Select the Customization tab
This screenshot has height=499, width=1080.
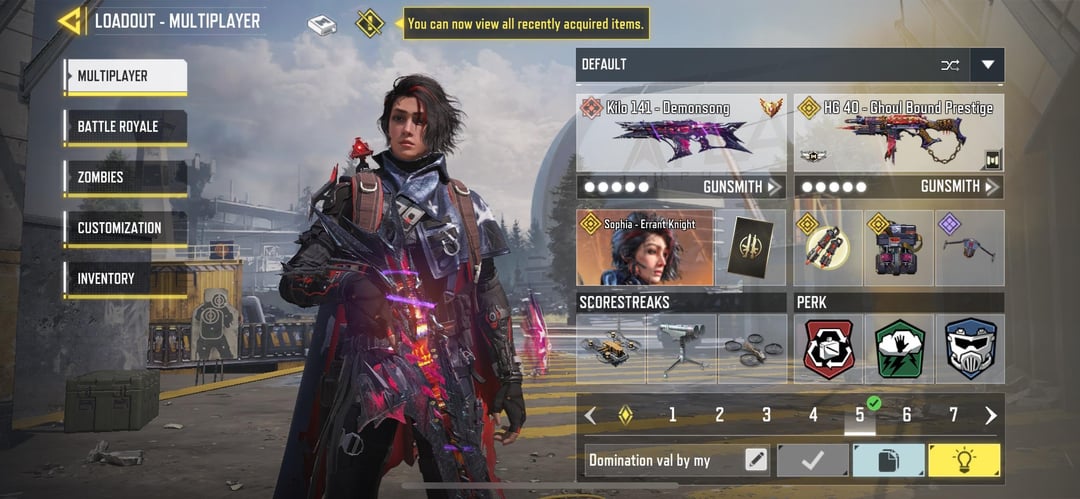(125, 228)
